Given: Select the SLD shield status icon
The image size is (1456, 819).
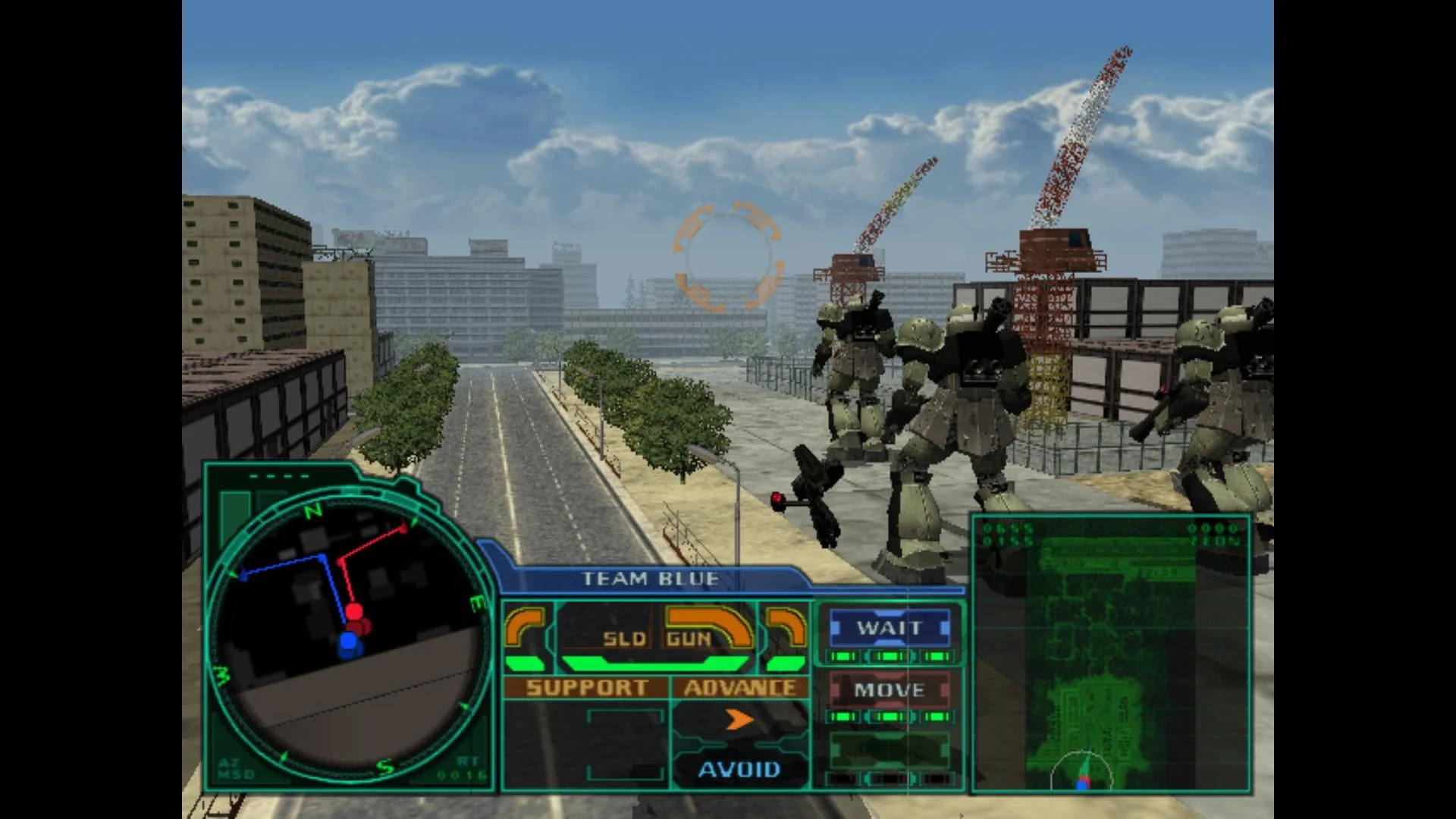Looking at the screenshot, I should 623,639.
